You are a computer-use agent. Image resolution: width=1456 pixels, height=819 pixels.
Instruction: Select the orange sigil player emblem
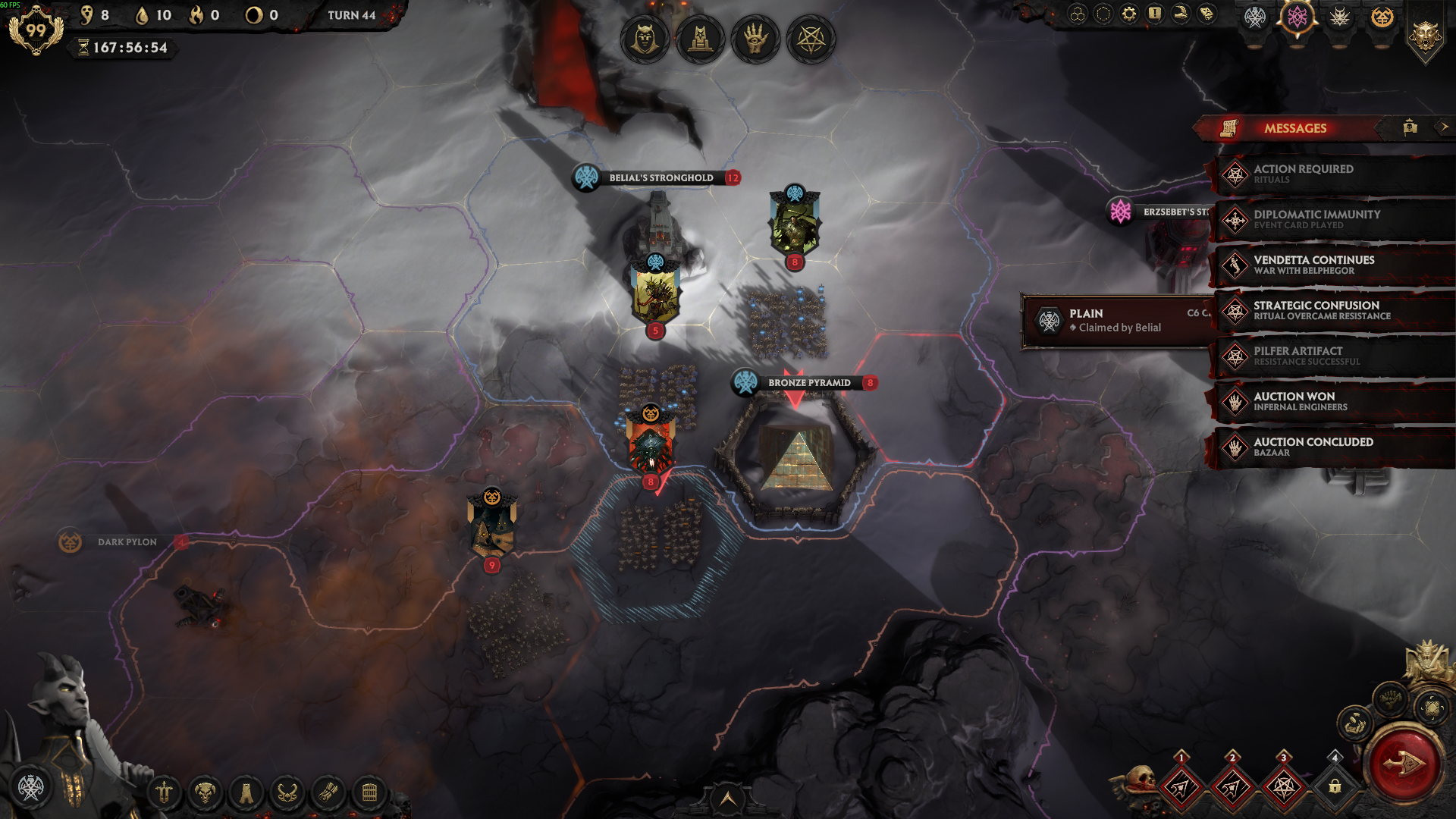point(1382,17)
